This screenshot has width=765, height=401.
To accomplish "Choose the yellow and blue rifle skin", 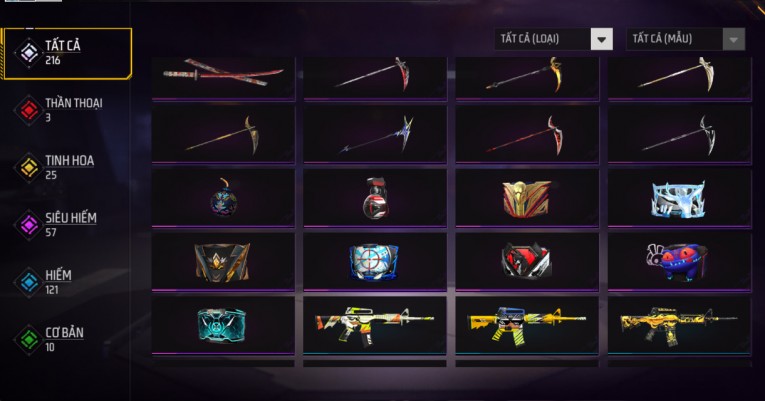I will pyautogui.click(x=527, y=324).
